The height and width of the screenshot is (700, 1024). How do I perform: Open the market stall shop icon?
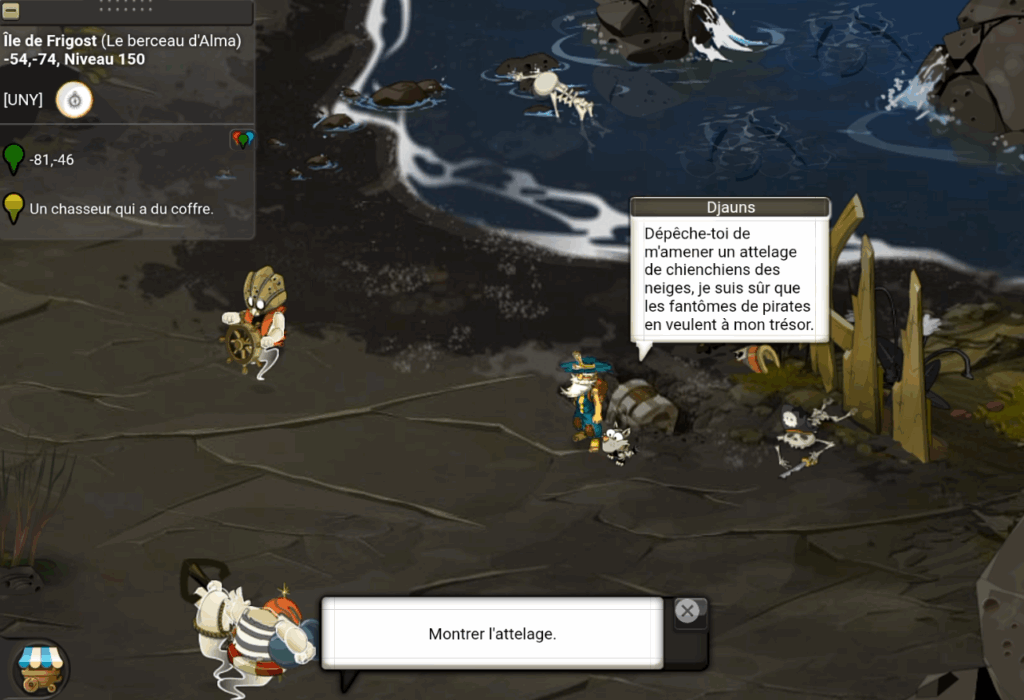41,665
